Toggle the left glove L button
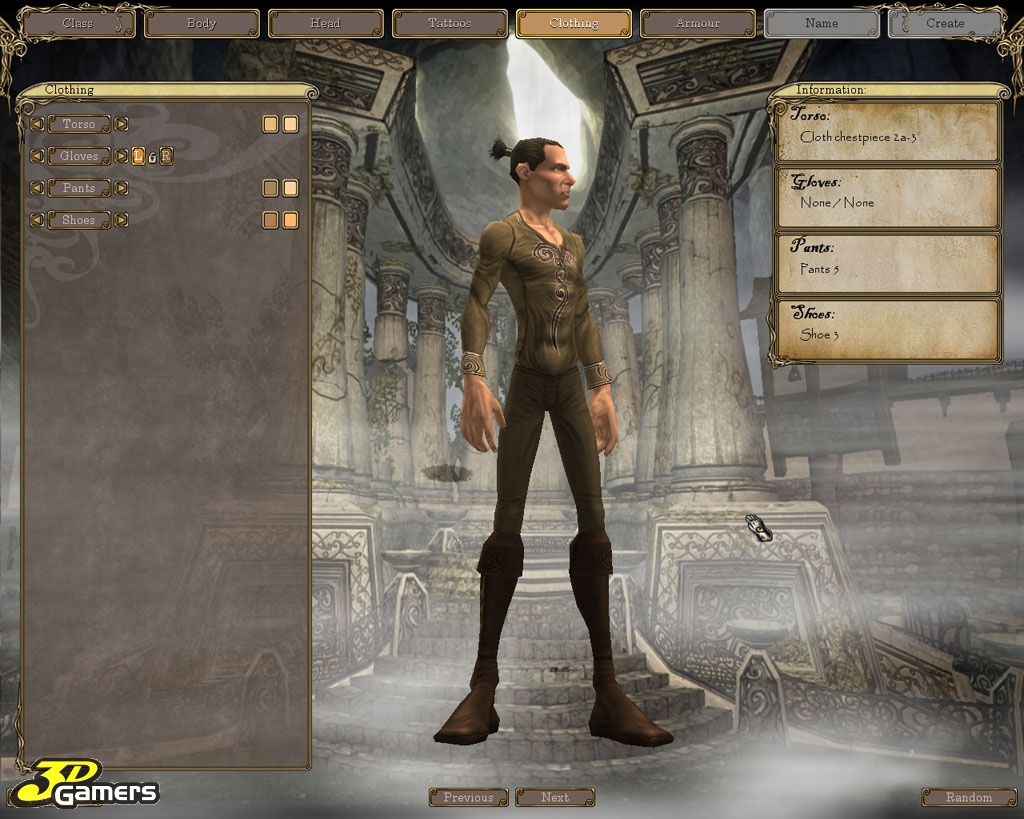The width and height of the screenshot is (1024, 819). point(139,156)
